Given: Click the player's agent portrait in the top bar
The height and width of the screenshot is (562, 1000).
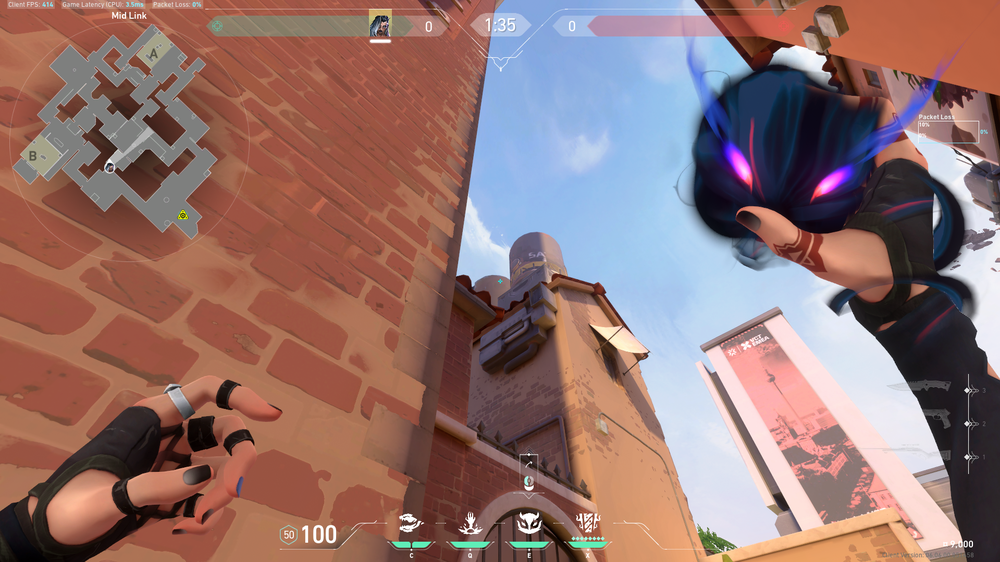Looking at the screenshot, I should coord(380,24).
